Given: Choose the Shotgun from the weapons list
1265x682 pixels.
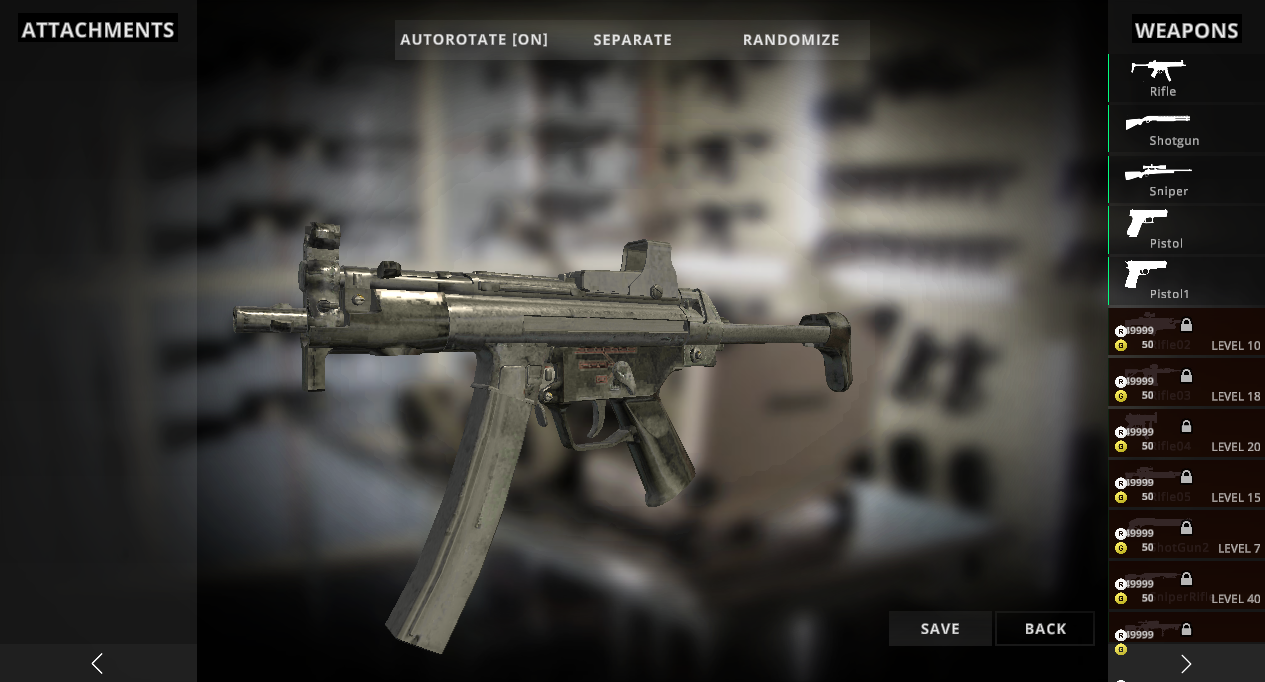Looking at the screenshot, I should click(x=1186, y=129).
